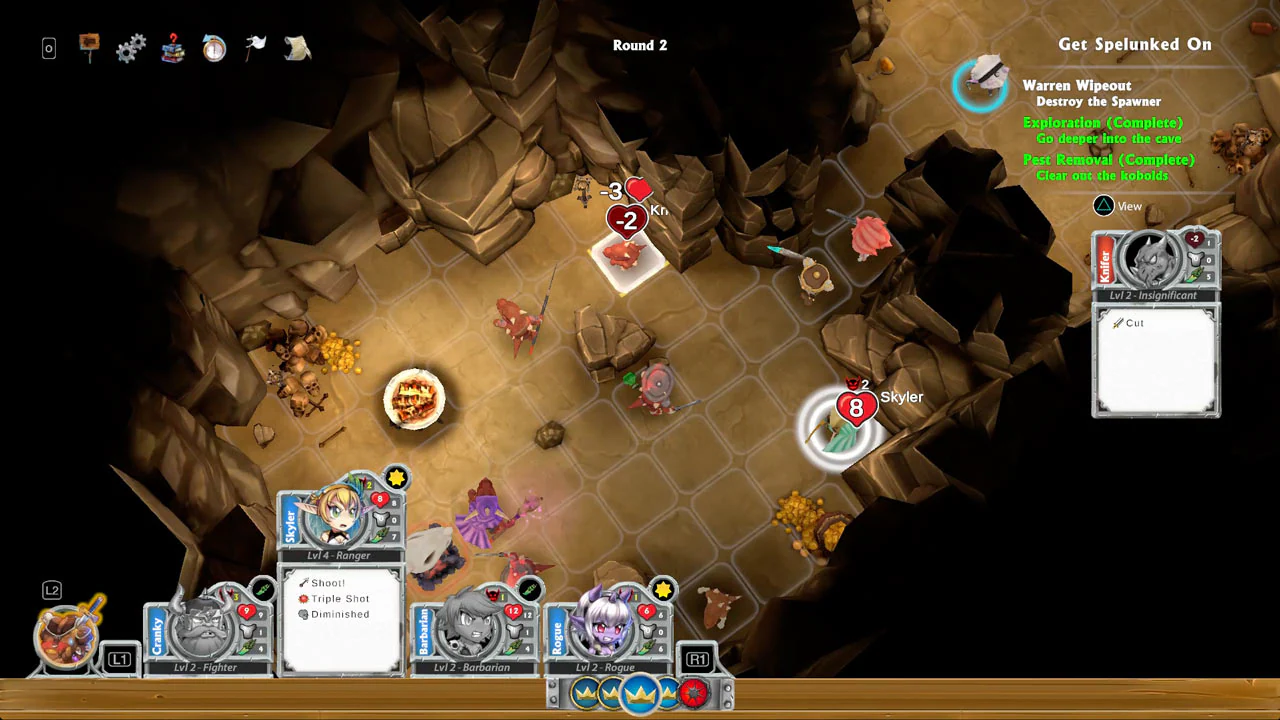Screen dimensions: 1280x720
Task: Open the Exploration (Complete) quest entry
Action: coord(1103,122)
